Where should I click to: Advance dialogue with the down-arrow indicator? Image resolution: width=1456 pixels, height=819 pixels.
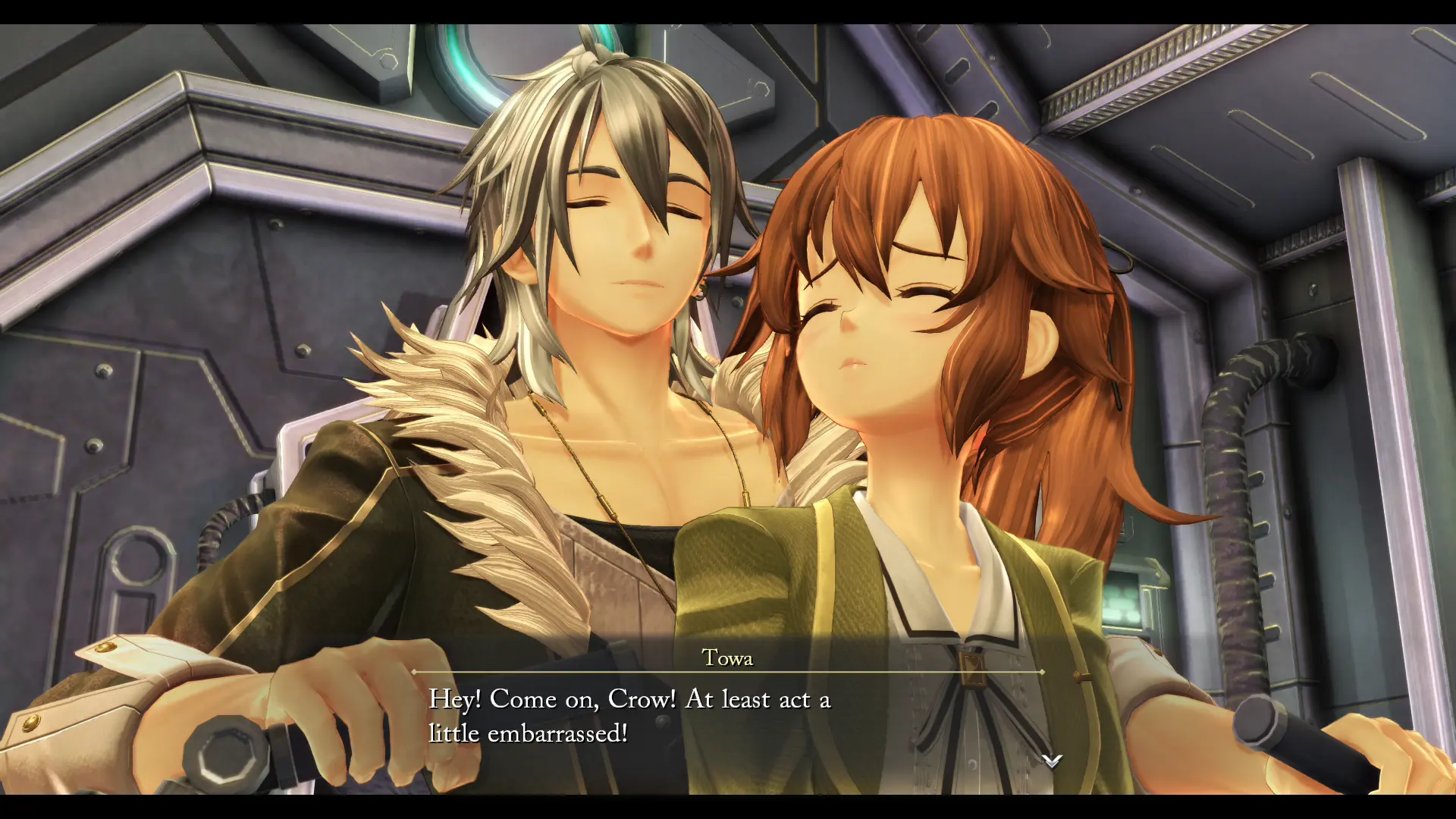point(1052,760)
